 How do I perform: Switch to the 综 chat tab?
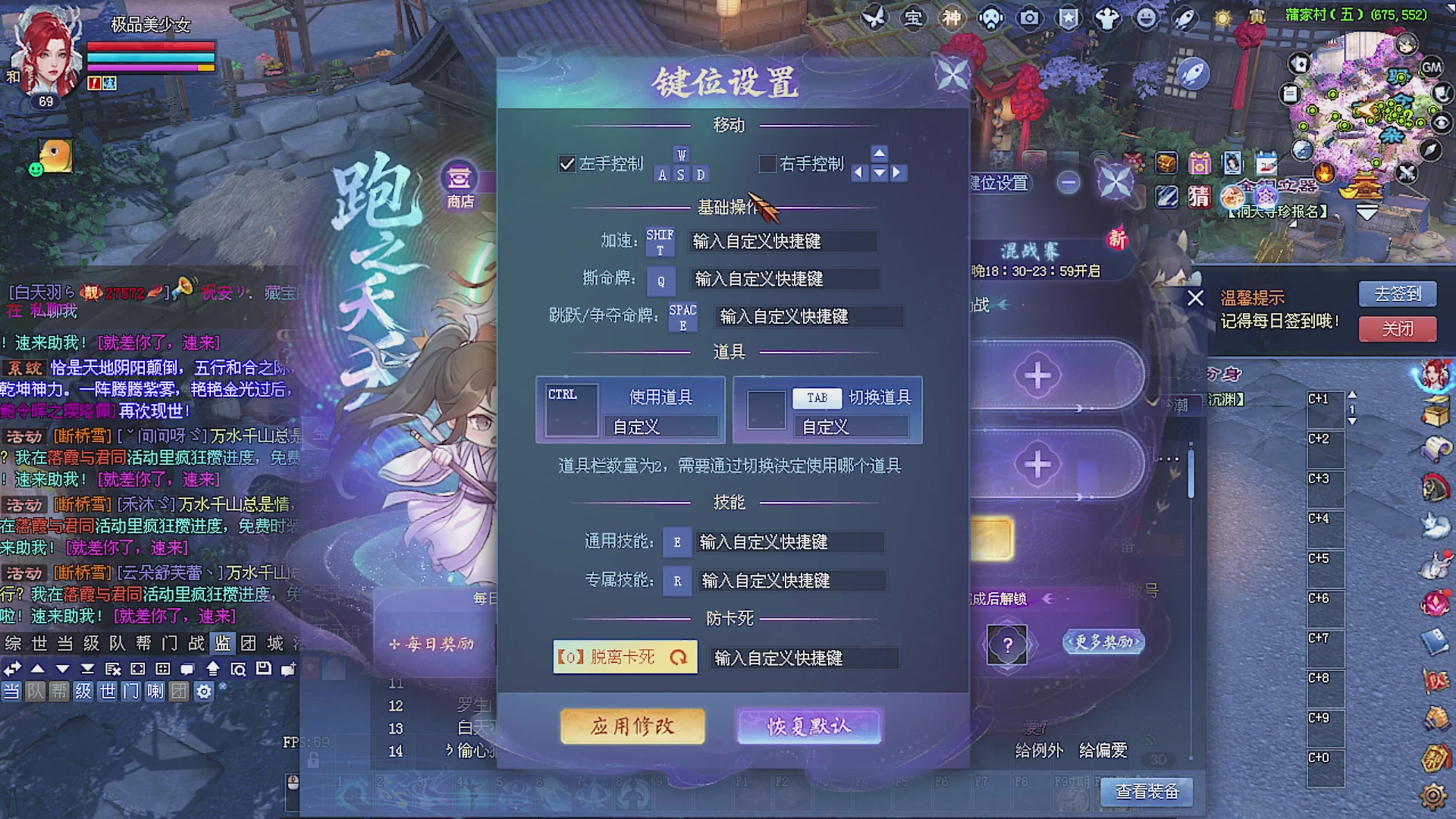coord(13,644)
